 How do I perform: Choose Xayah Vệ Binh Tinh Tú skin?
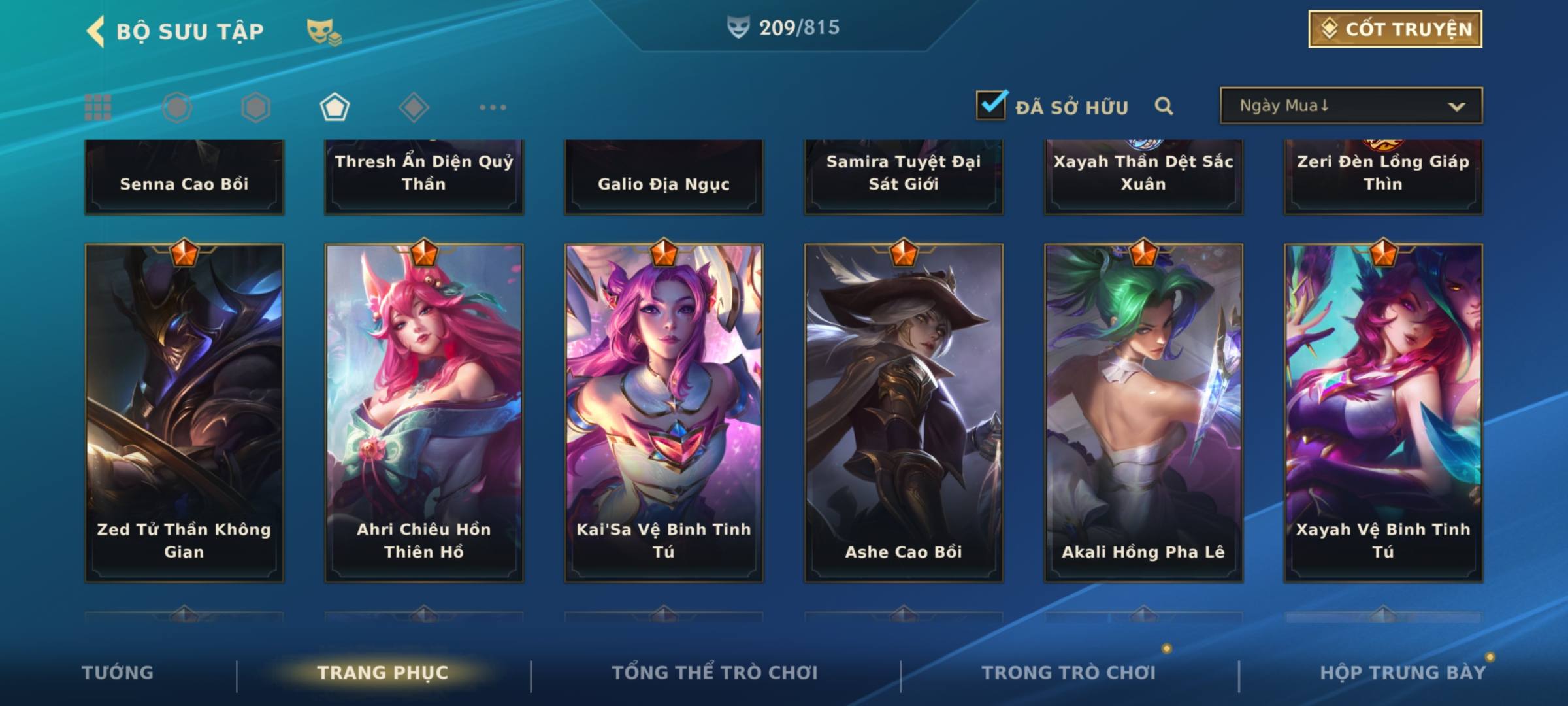tap(1383, 412)
